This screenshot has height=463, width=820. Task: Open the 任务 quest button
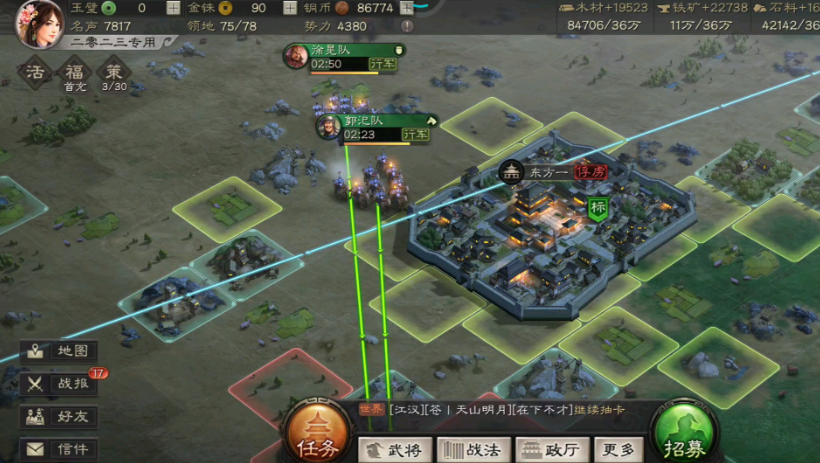(317, 437)
